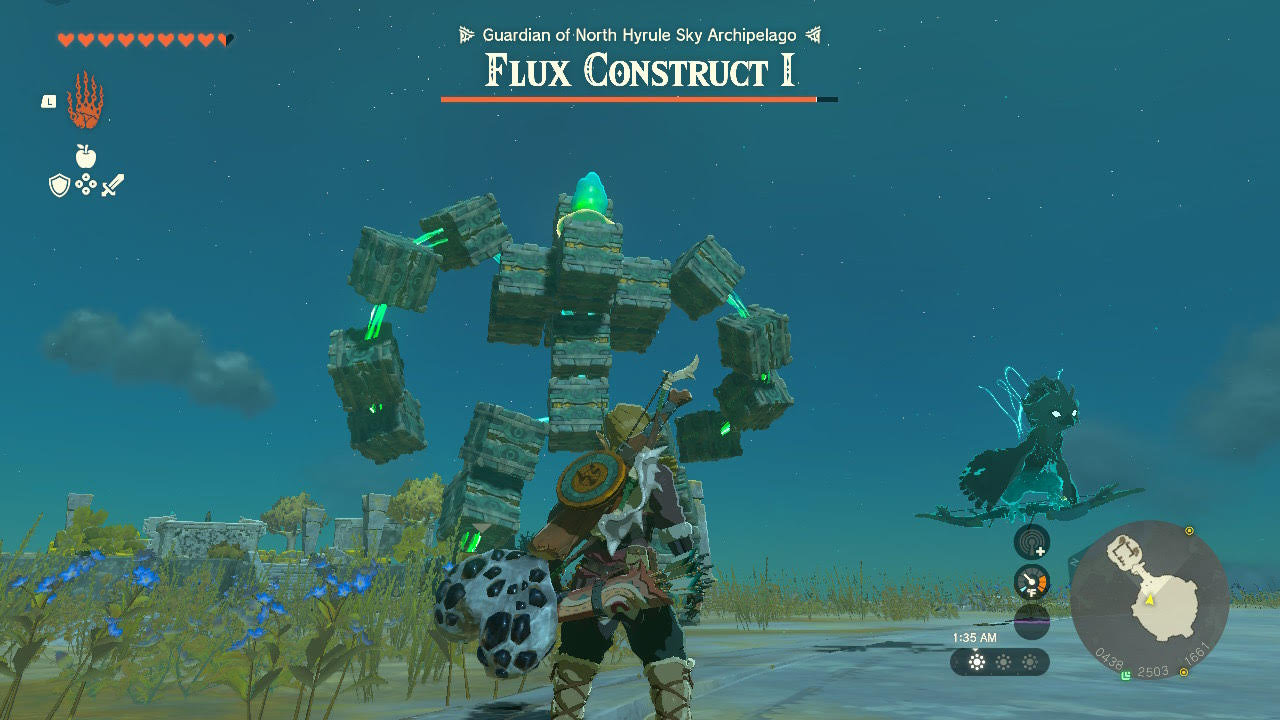Select the yellow marker atop the minimap
This screenshot has height=720, width=1280.
click(x=1189, y=530)
